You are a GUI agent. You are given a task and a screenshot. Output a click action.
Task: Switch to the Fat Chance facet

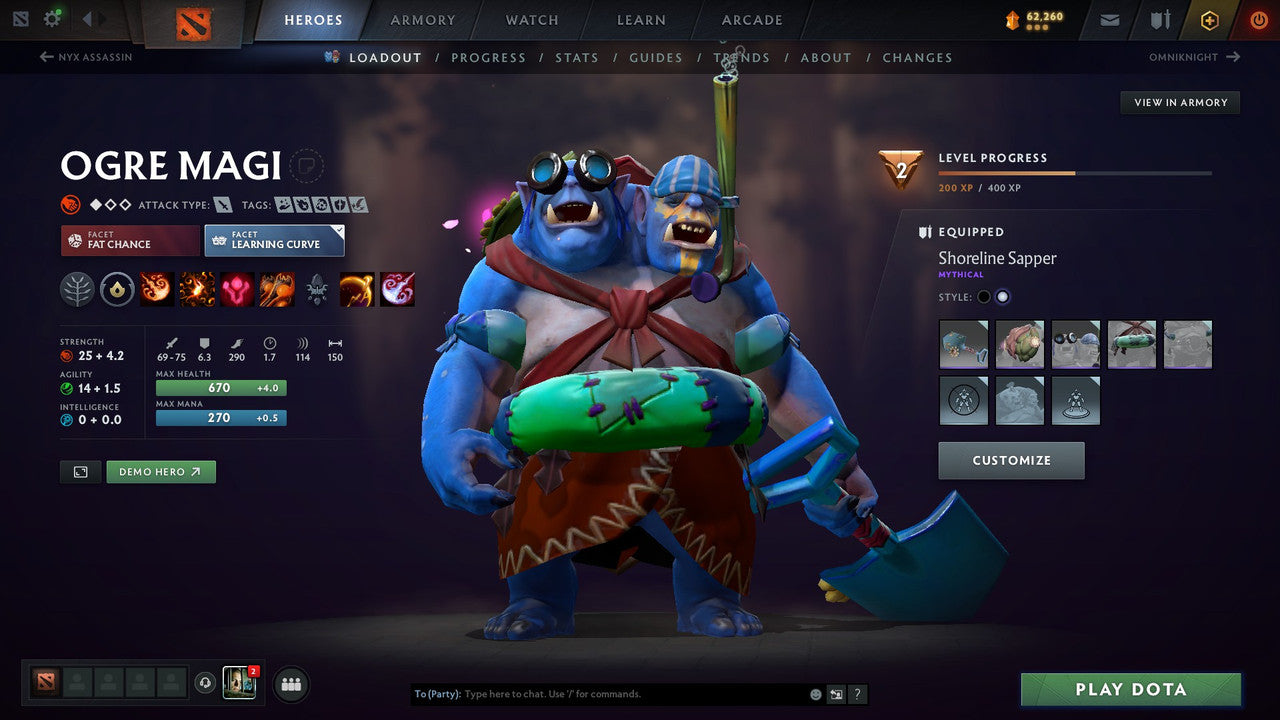[x=129, y=240]
